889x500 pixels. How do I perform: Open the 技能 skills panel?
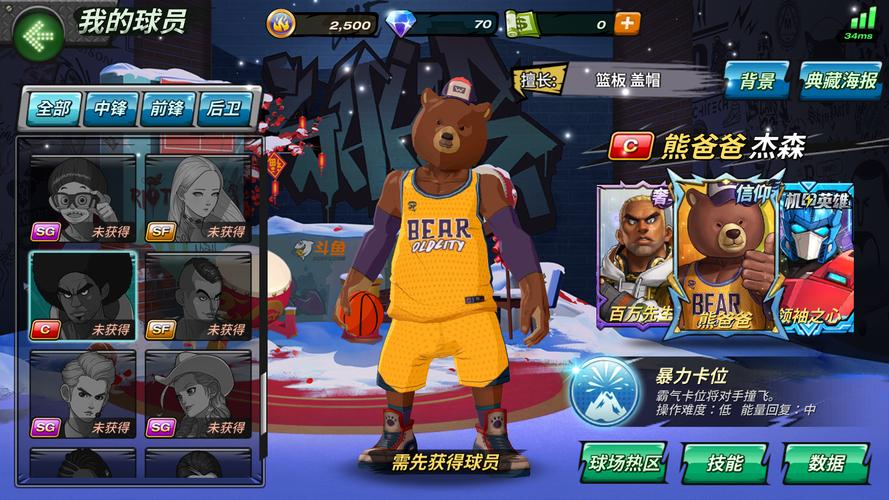click(x=725, y=463)
